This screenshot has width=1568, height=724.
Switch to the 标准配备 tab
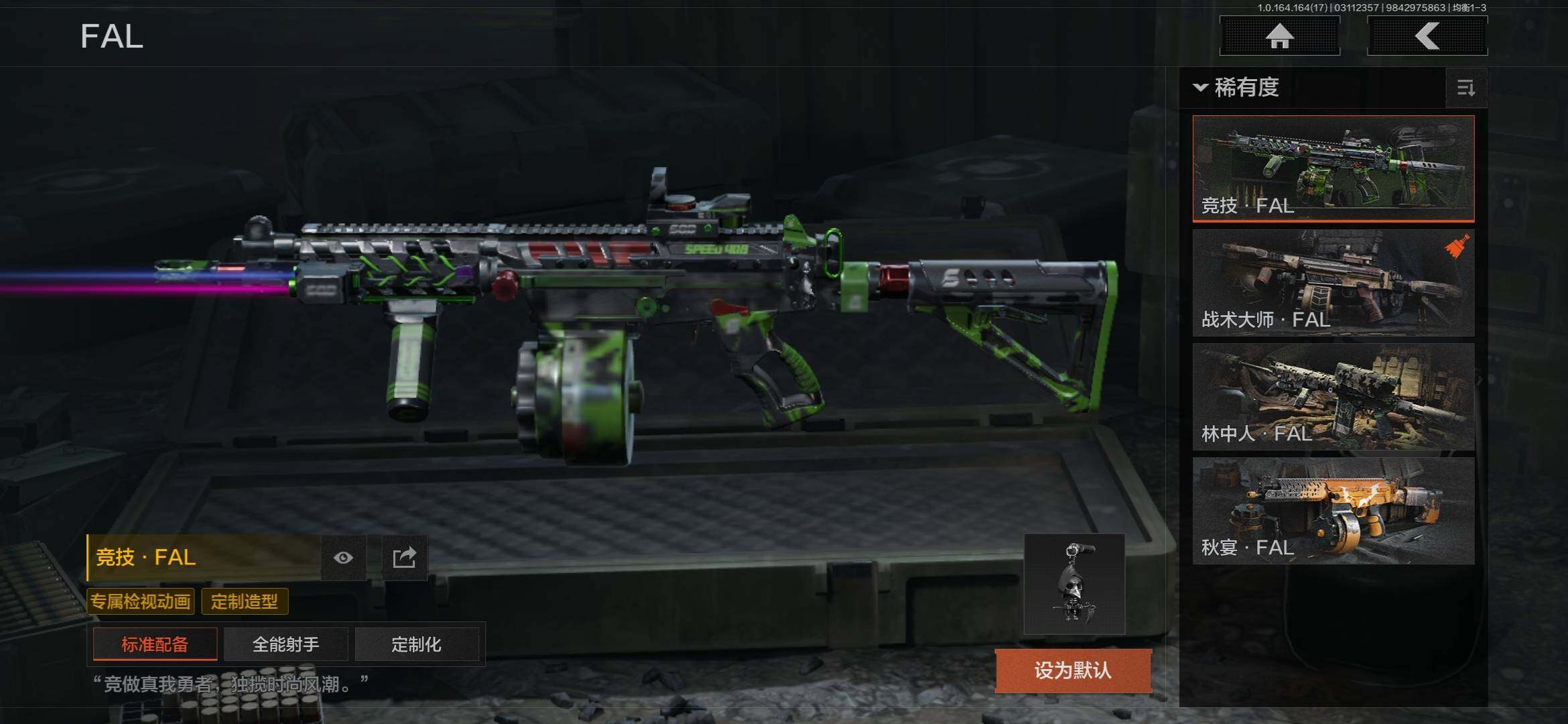pyautogui.click(x=155, y=644)
